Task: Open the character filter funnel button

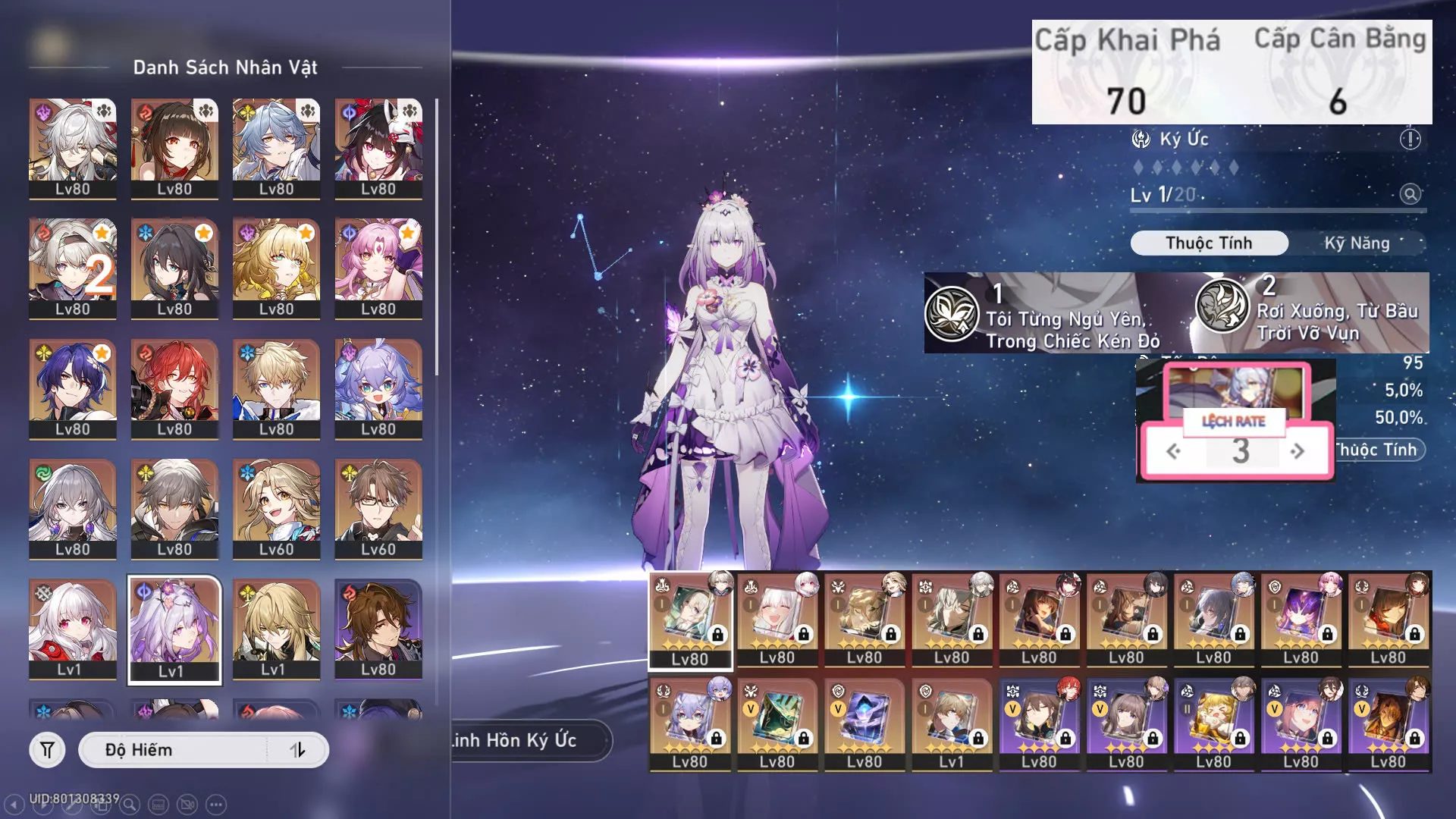Action: tap(47, 750)
